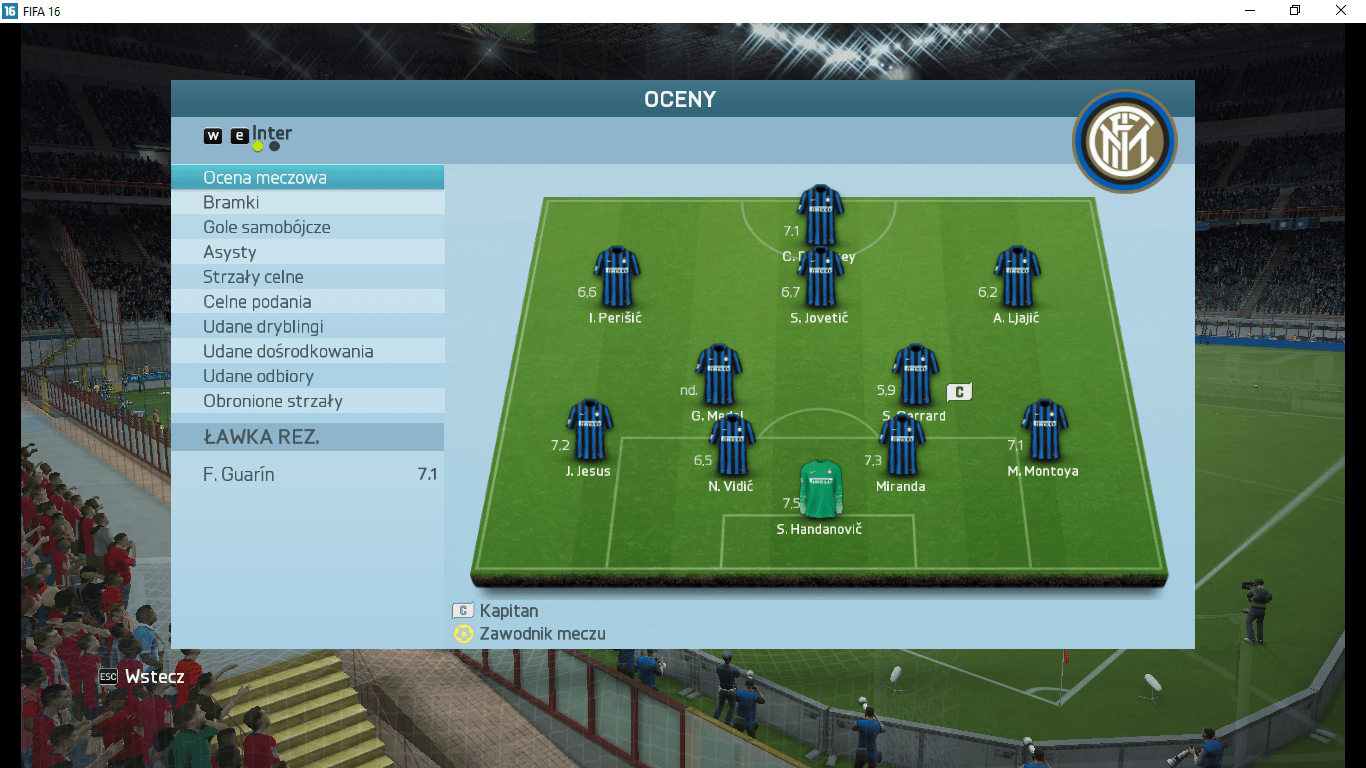Close the FIFA 16 window

1341,11
